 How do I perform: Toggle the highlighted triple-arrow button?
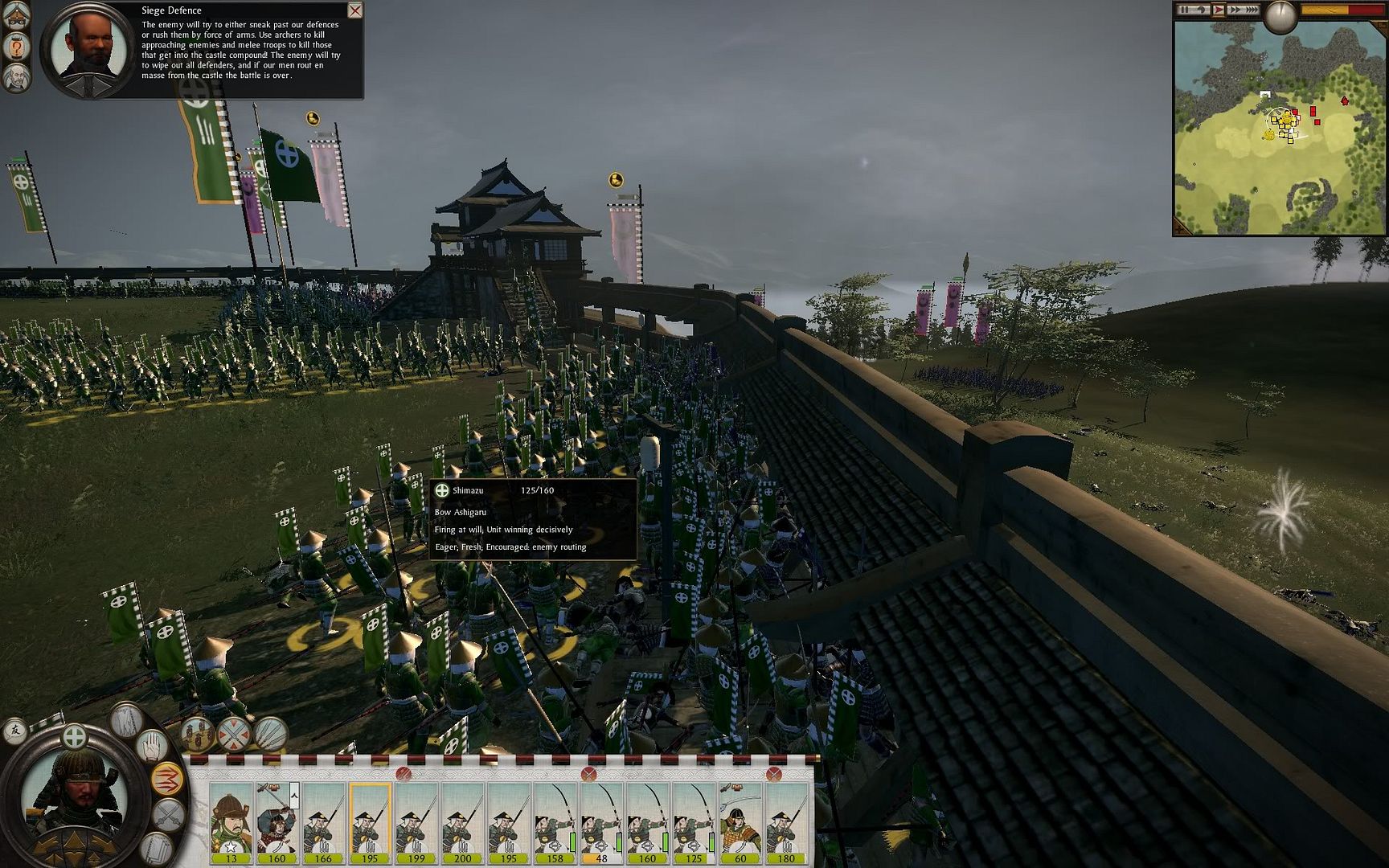click(x=166, y=780)
